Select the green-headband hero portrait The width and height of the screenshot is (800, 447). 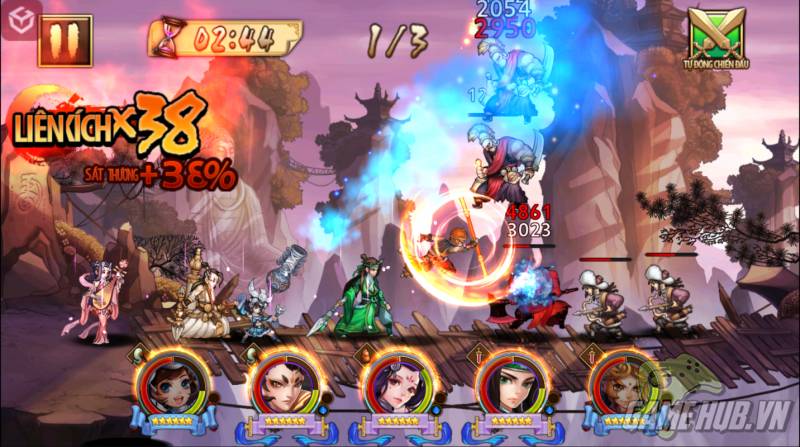(509, 387)
